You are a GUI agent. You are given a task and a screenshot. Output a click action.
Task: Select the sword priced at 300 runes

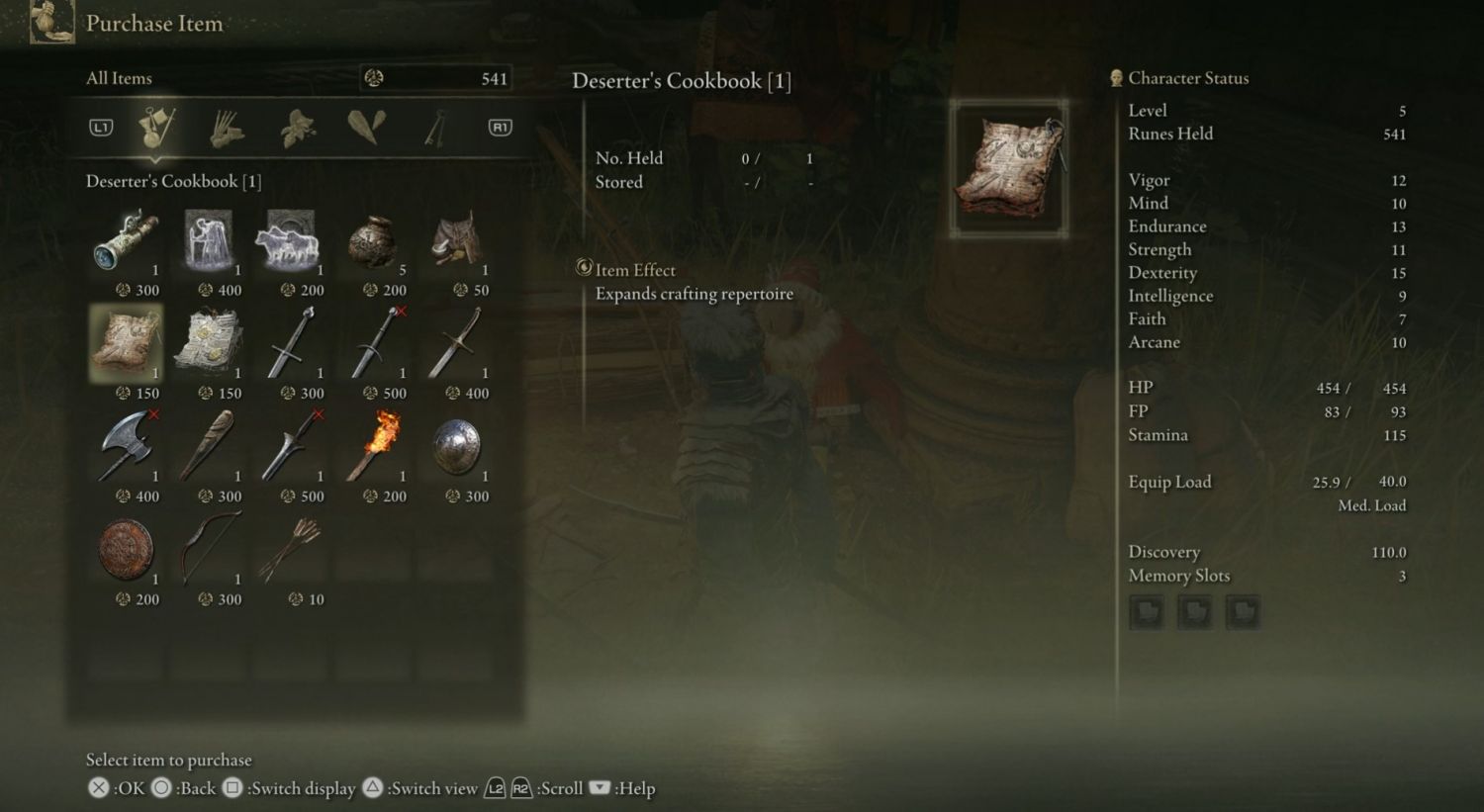291,344
